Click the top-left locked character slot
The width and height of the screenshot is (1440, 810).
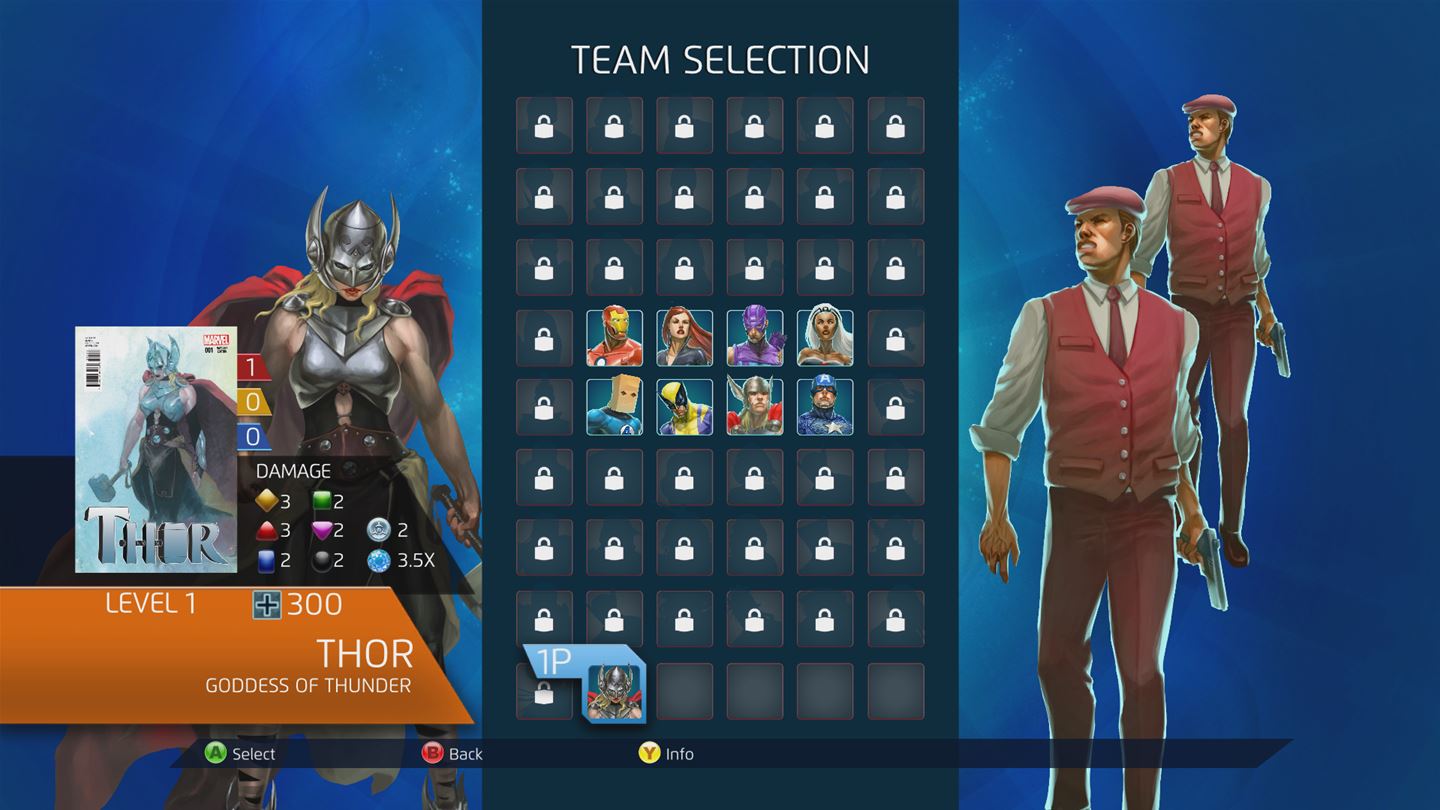[543, 125]
